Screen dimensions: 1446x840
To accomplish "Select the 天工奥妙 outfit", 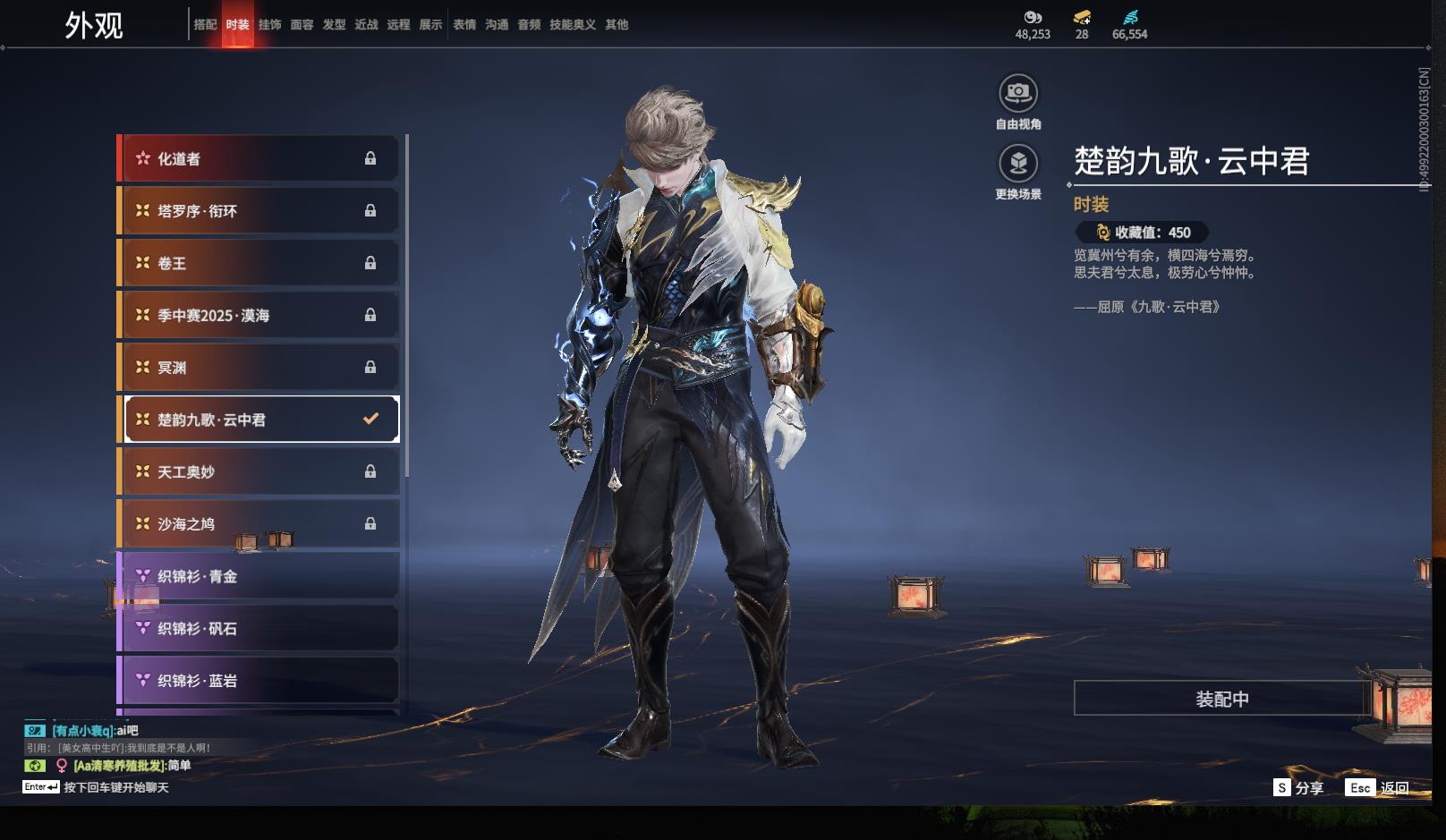I will point(259,471).
